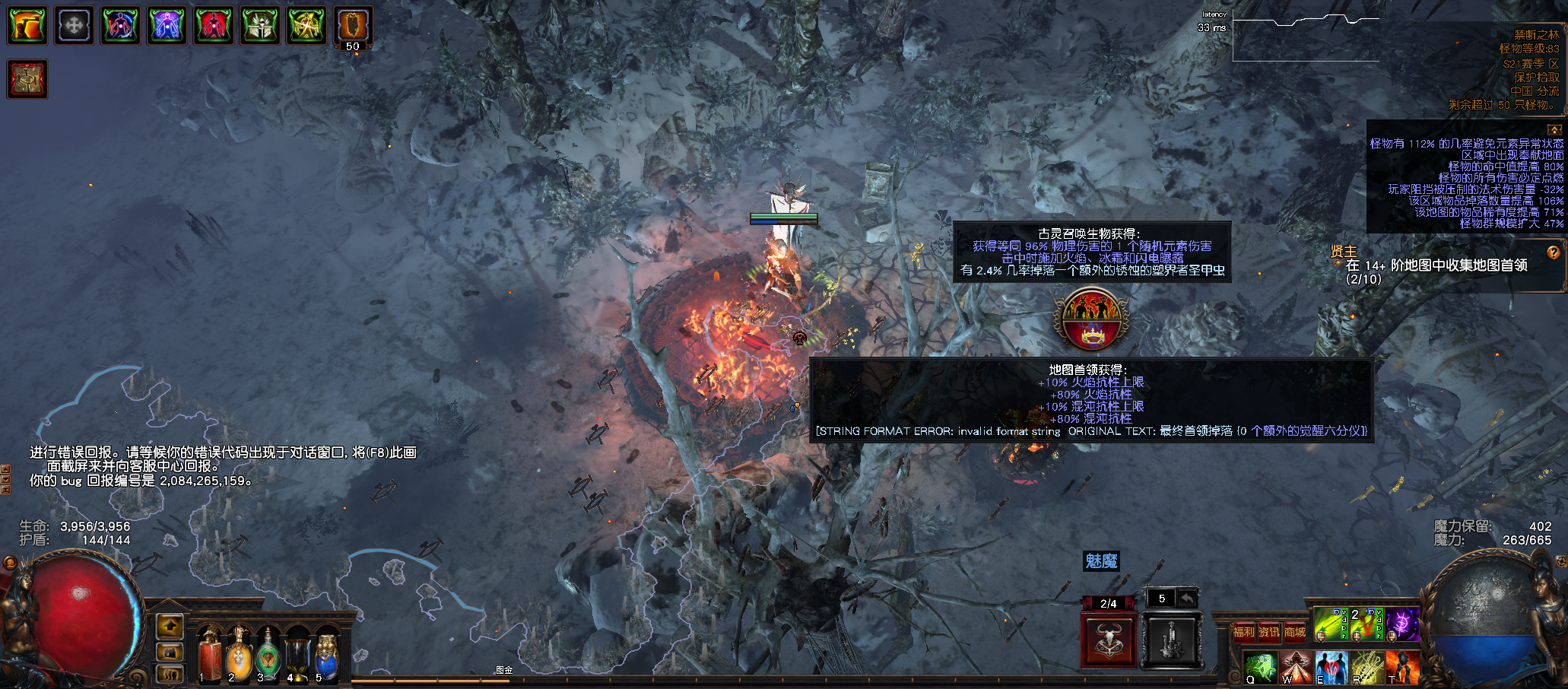
Task: Select the purple rune sigil skill
Action: (x=1401, y=624)
